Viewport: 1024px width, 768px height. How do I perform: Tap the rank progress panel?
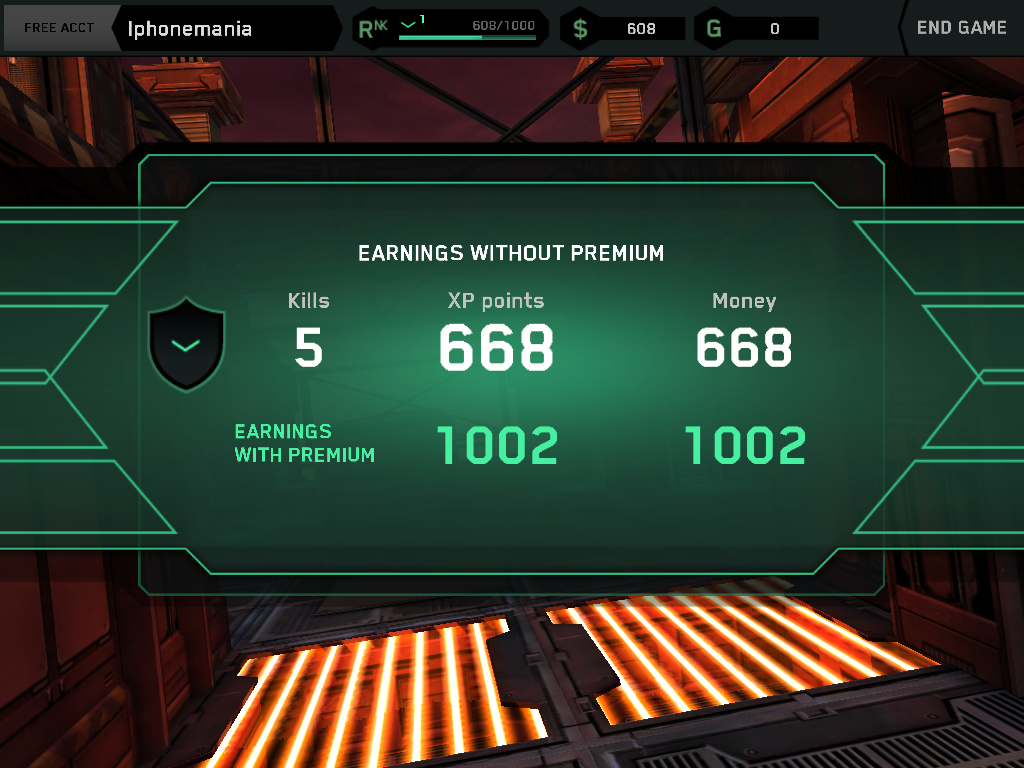tap(450, 28)
